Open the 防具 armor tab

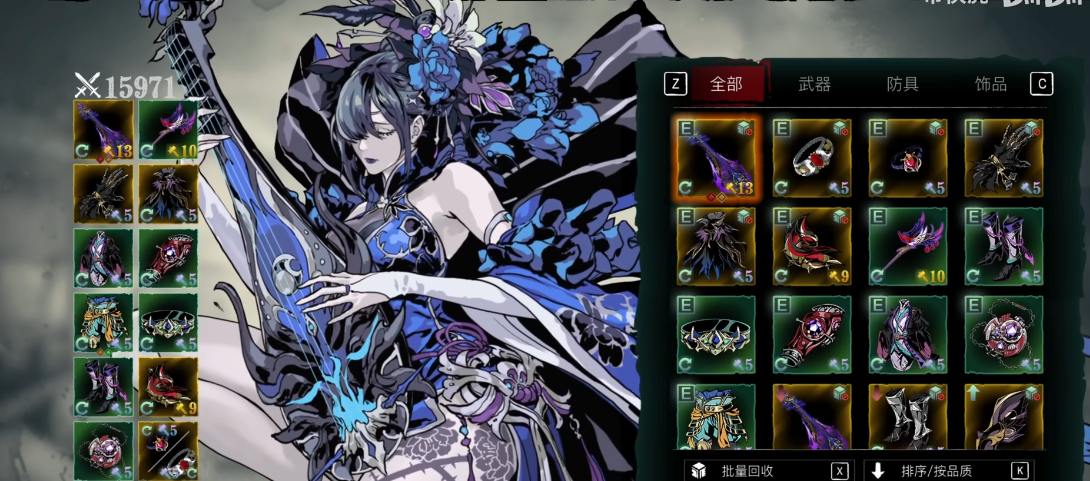tap(902, 84)
